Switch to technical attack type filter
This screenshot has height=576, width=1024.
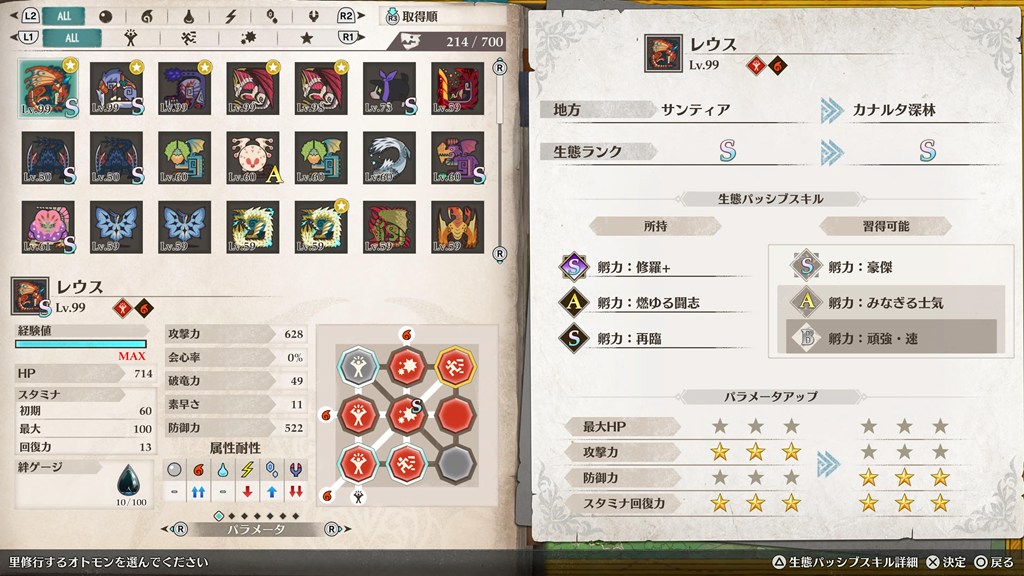247,38
